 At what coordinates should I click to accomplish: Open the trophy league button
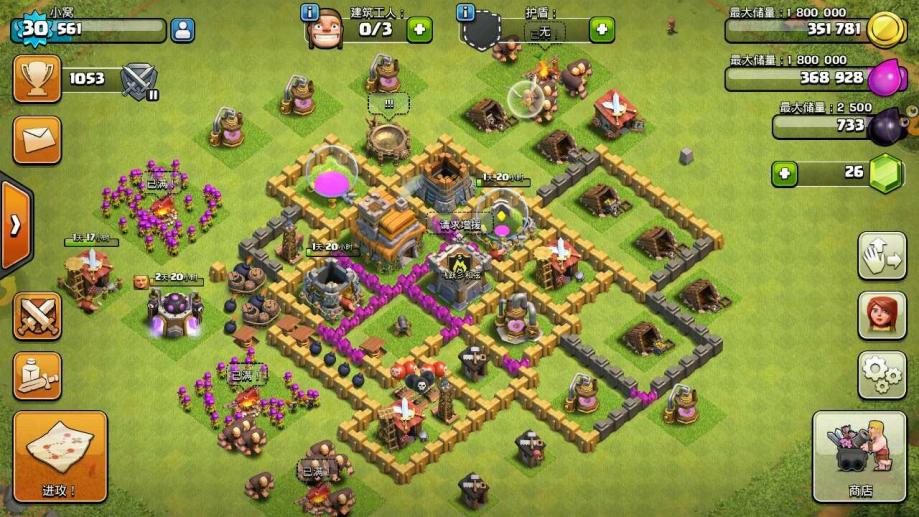(37, 78)
